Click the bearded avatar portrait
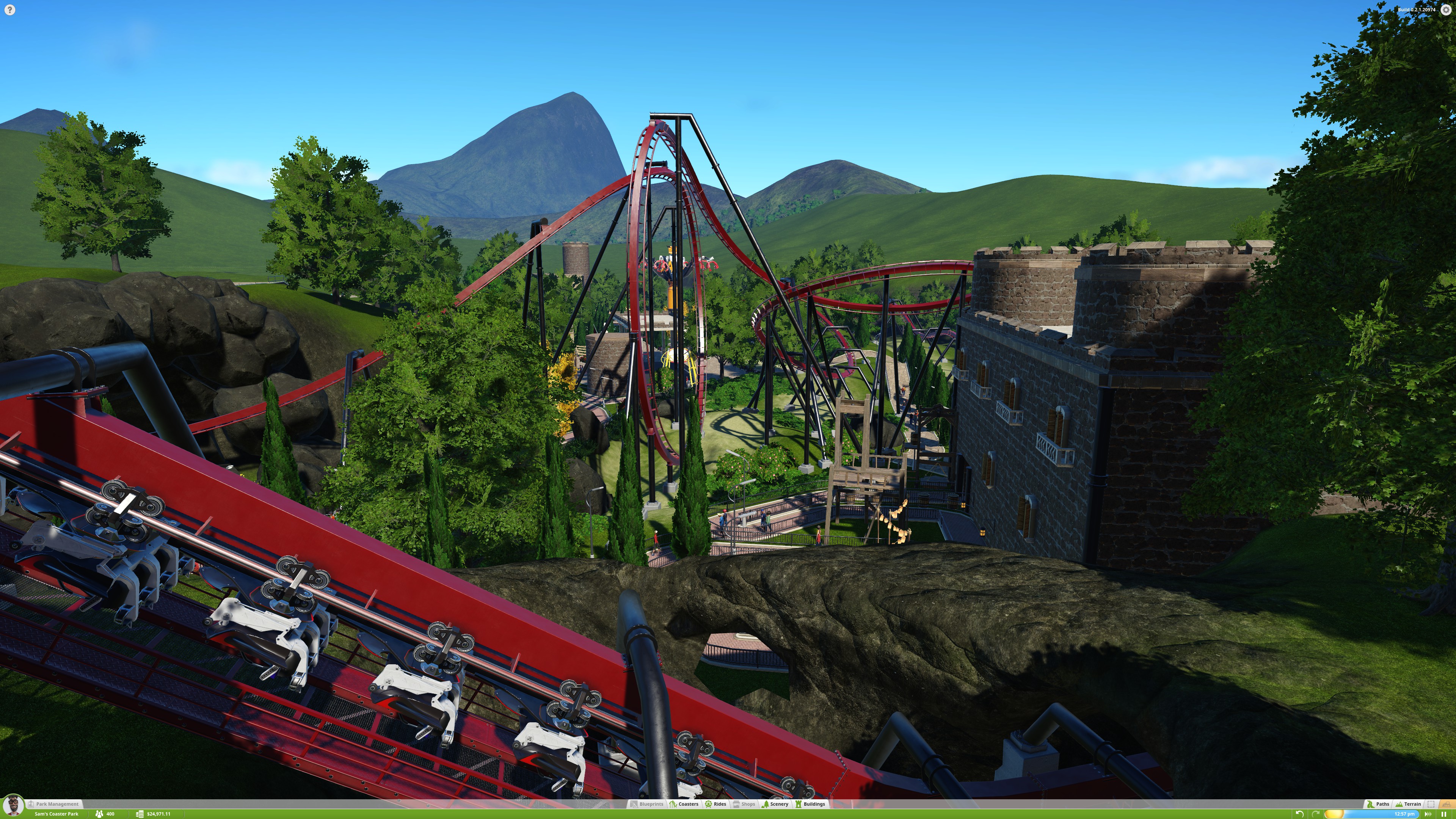 13,805
